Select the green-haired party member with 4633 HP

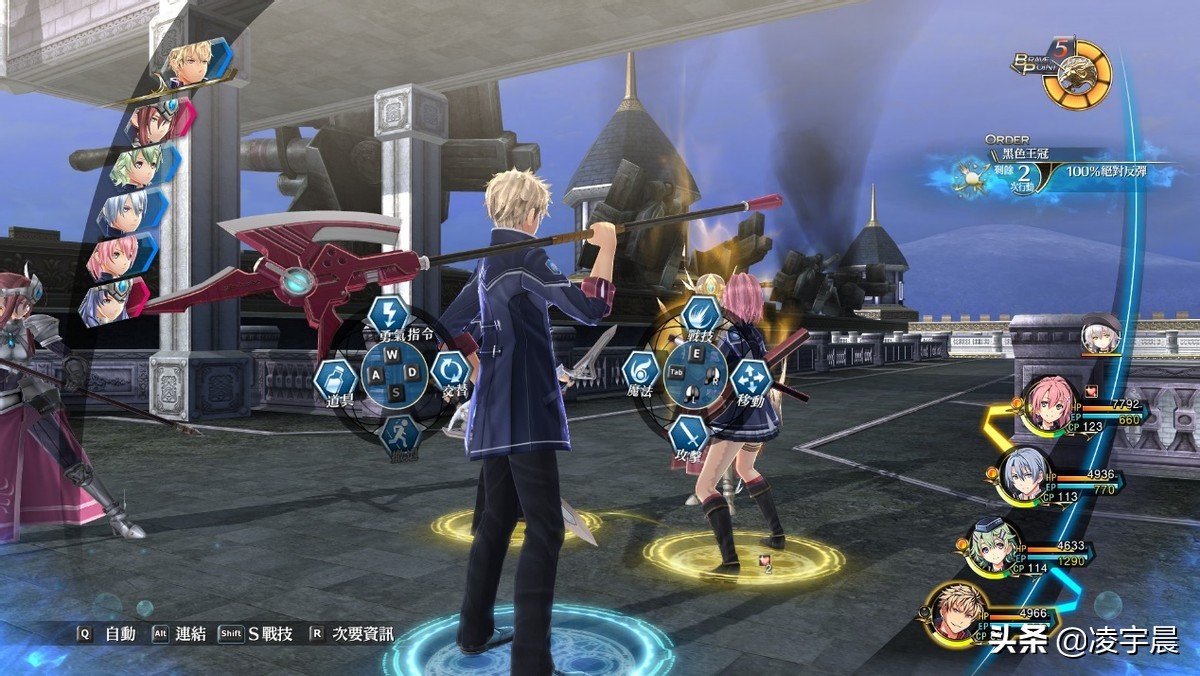click(x=995, y=547)
